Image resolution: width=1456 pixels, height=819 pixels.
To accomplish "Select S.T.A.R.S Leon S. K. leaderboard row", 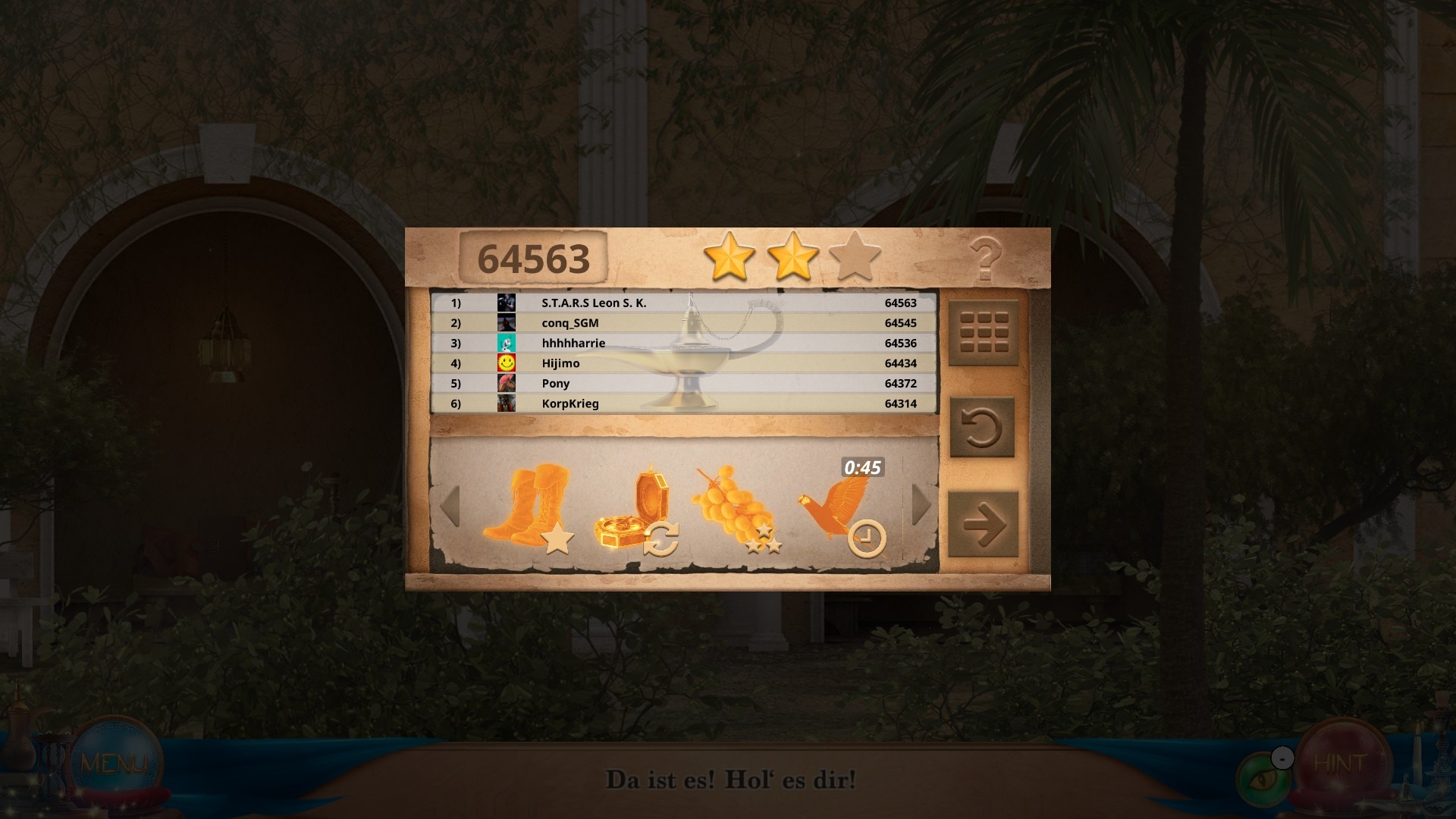I will [684, 303].
